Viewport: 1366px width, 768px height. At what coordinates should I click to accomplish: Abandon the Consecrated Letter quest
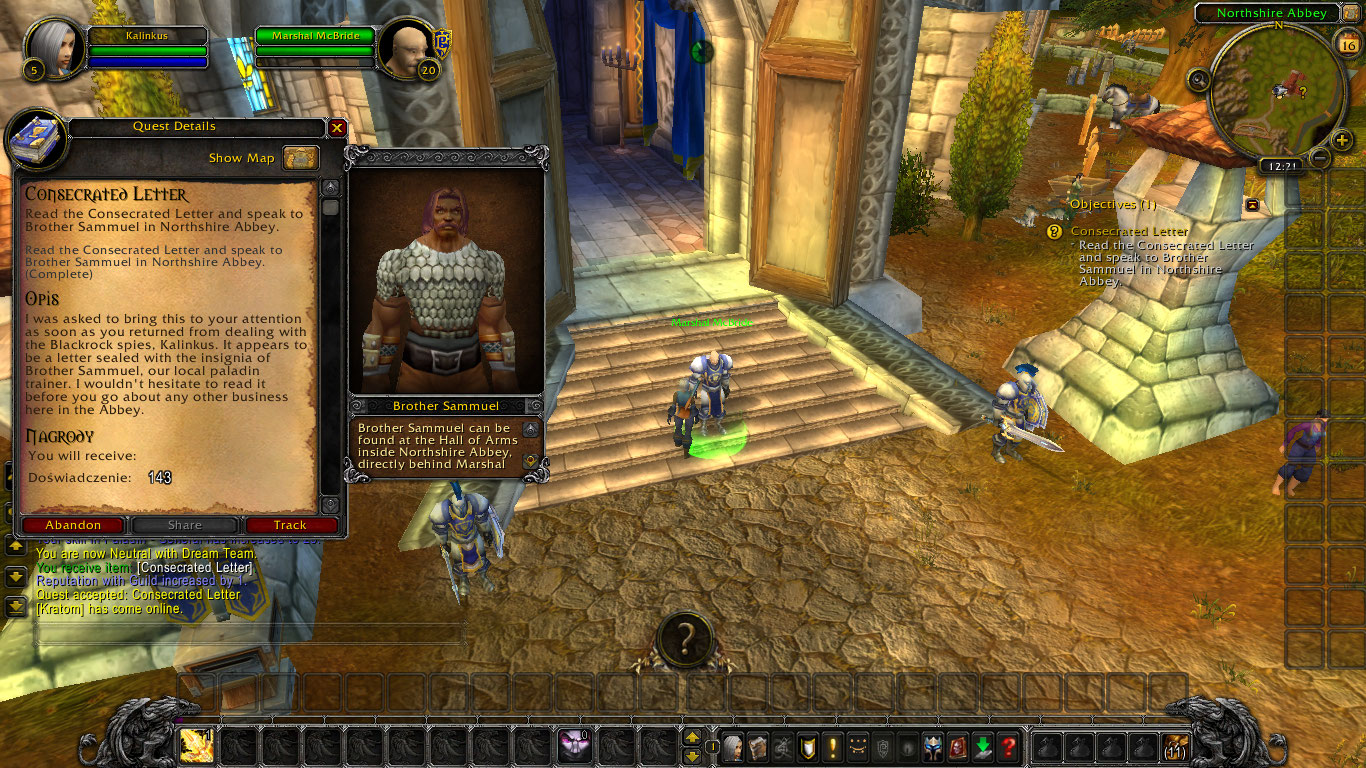(73, 524)
